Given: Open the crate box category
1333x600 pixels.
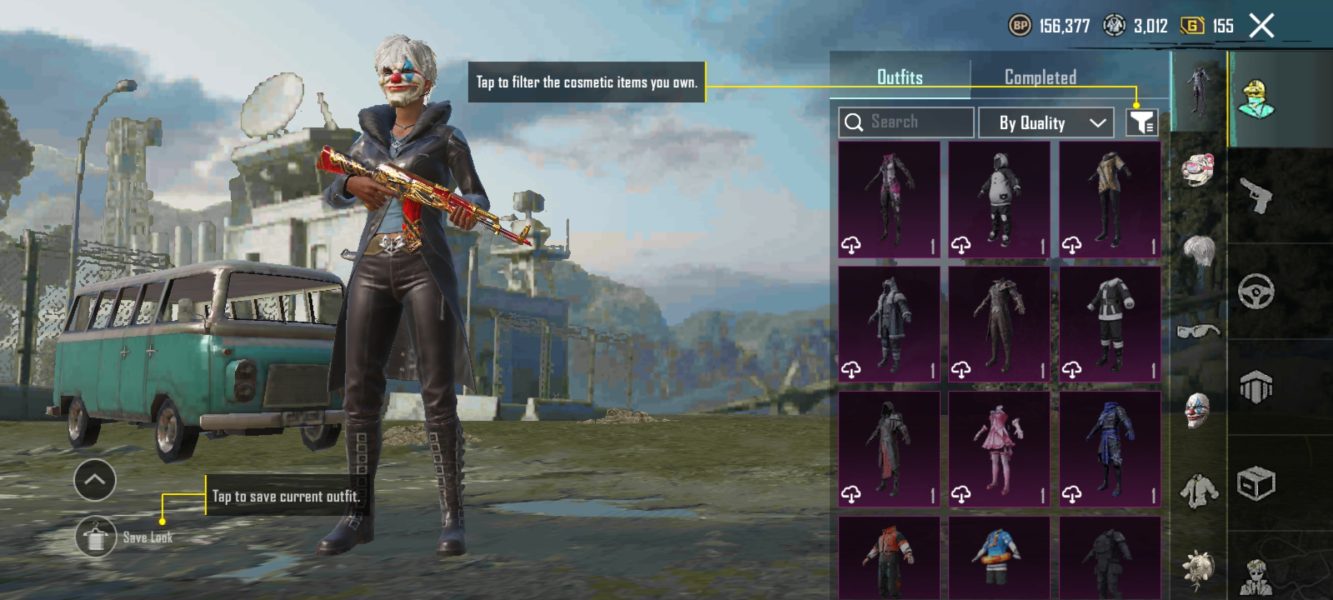Looking at the screenshot, I should (x=1255, y=484).
